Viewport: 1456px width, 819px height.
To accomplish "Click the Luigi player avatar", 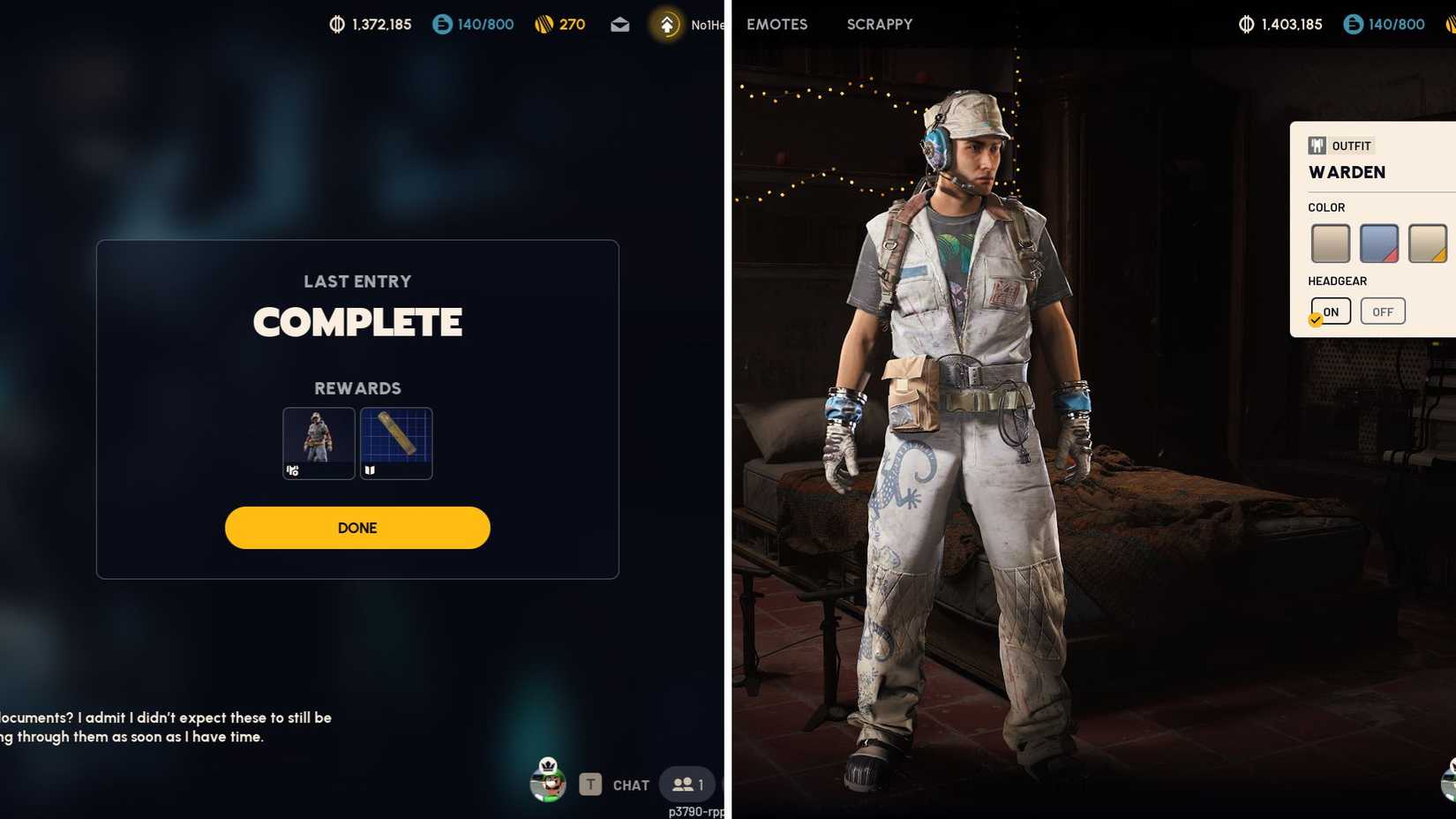I will [x=547, y=784].
